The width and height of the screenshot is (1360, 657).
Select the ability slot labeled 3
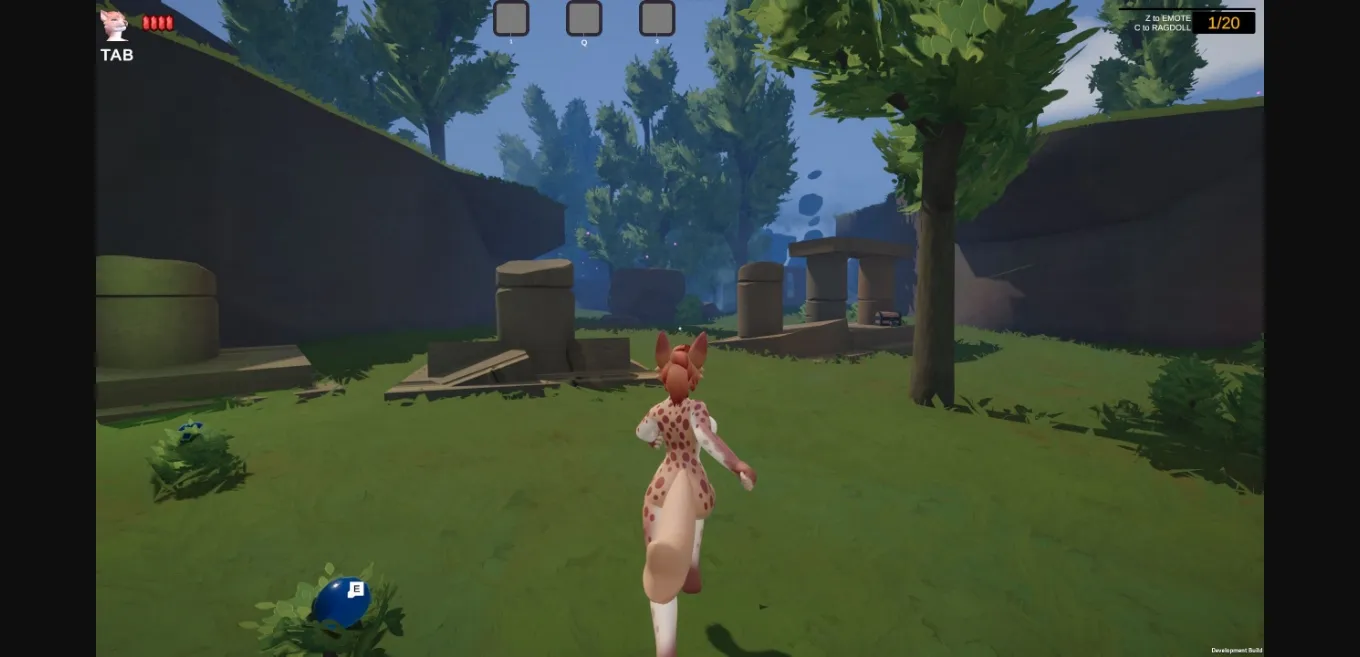(x=657, y=18)
